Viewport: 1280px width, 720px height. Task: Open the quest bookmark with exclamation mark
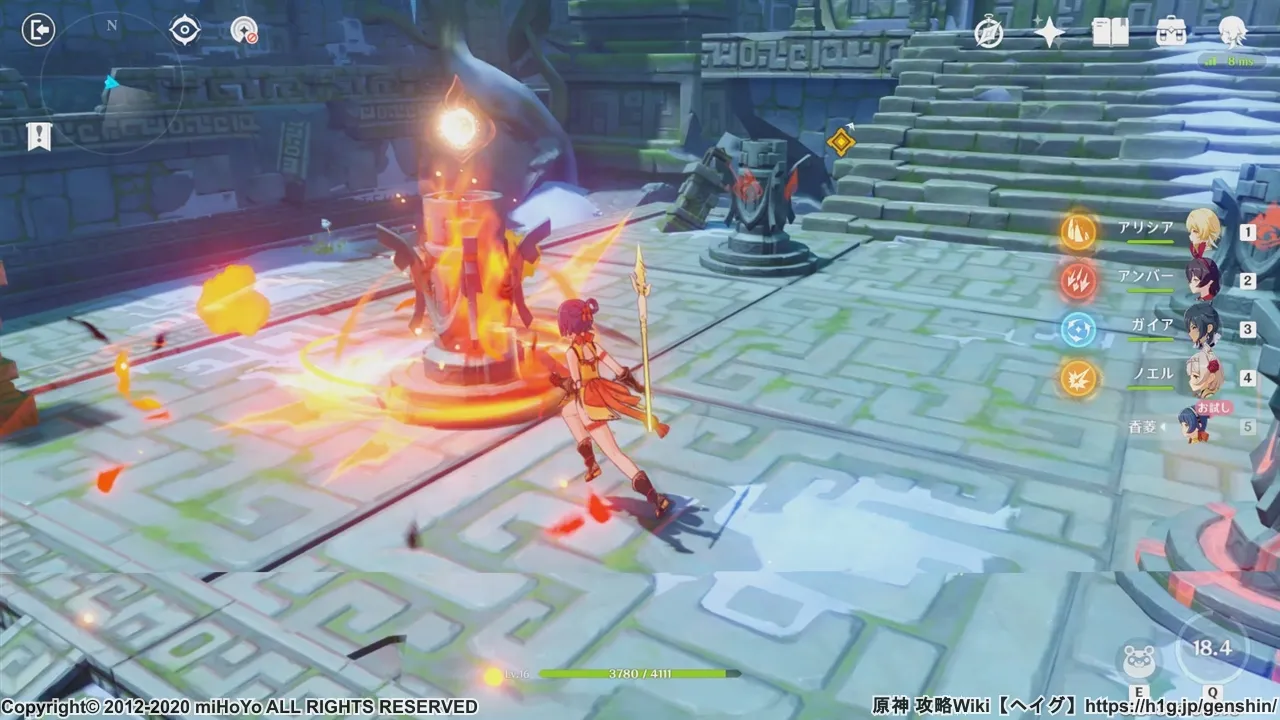coord(39,136)
